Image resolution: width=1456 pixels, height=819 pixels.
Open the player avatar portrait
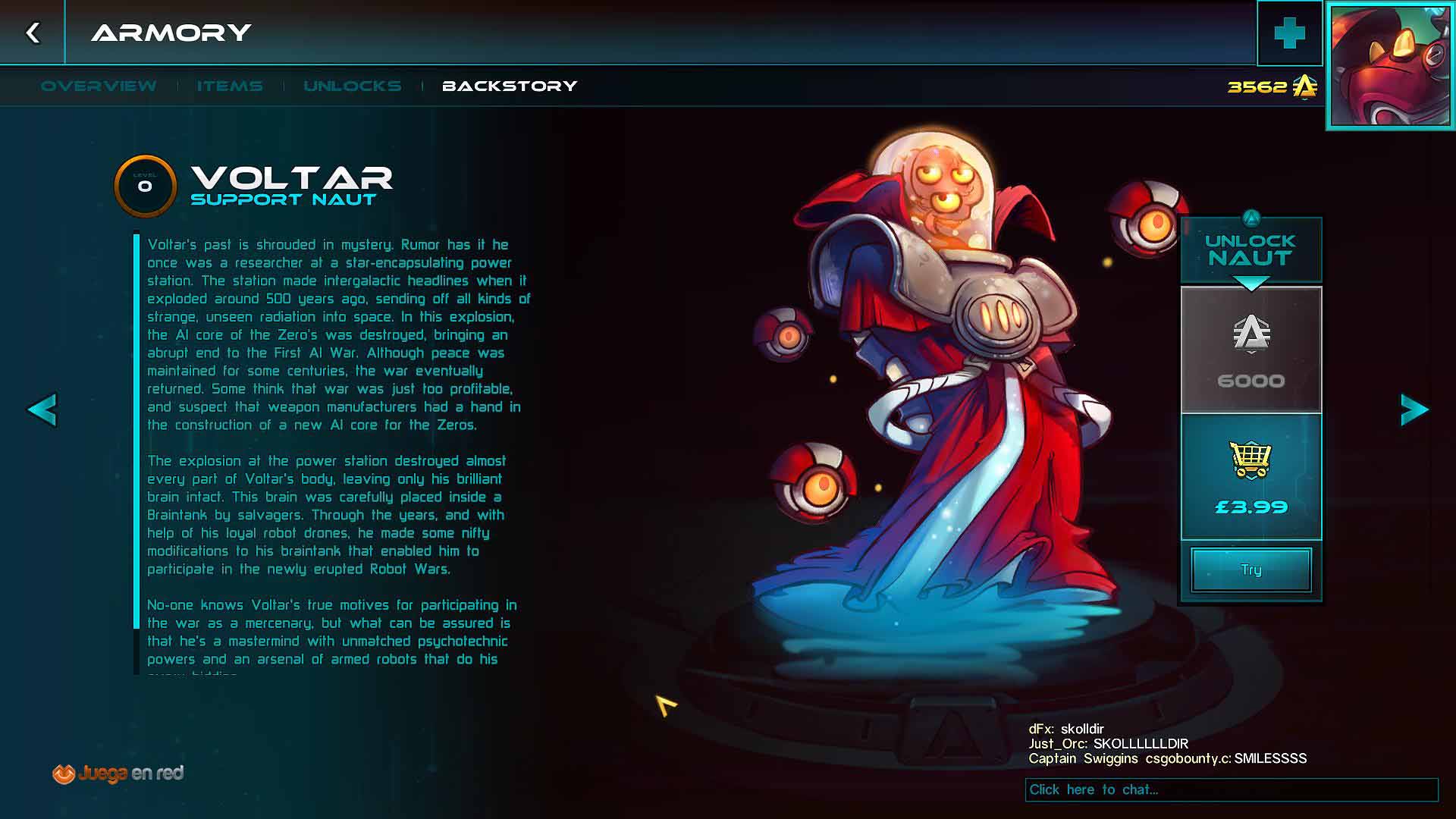(1390, 67)
